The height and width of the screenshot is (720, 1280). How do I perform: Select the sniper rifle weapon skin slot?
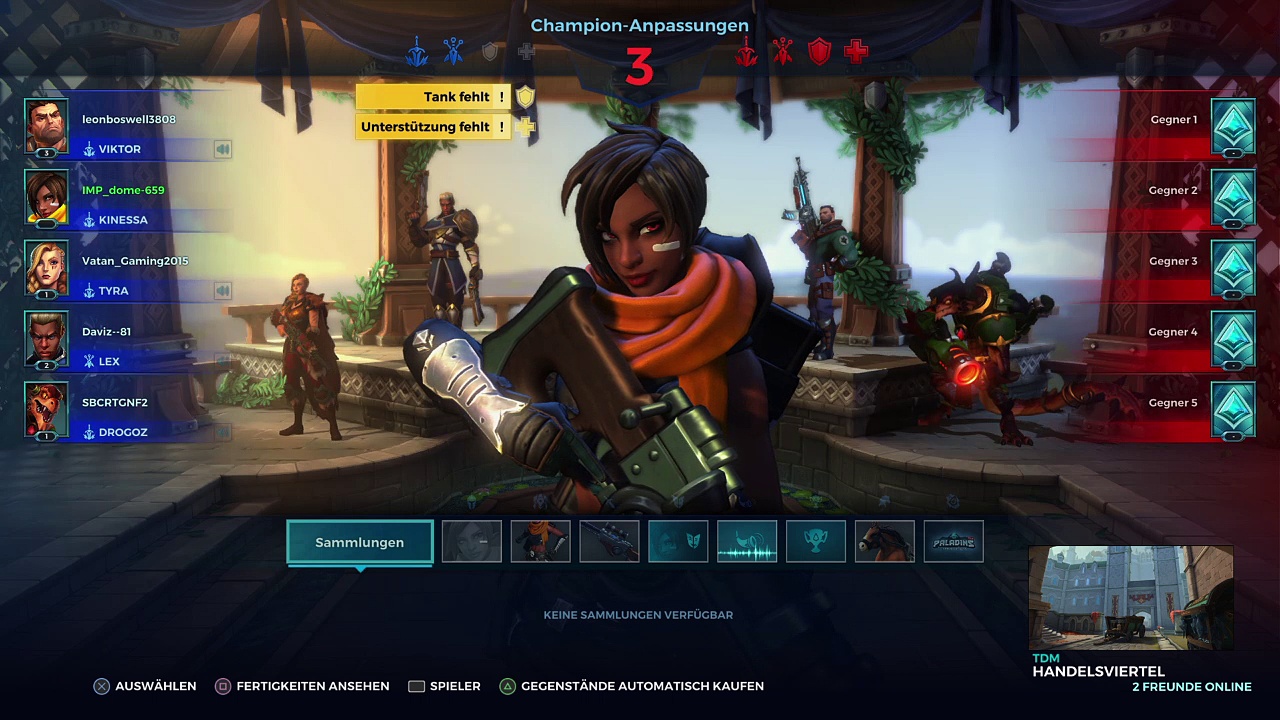click(x=610, y=542)
